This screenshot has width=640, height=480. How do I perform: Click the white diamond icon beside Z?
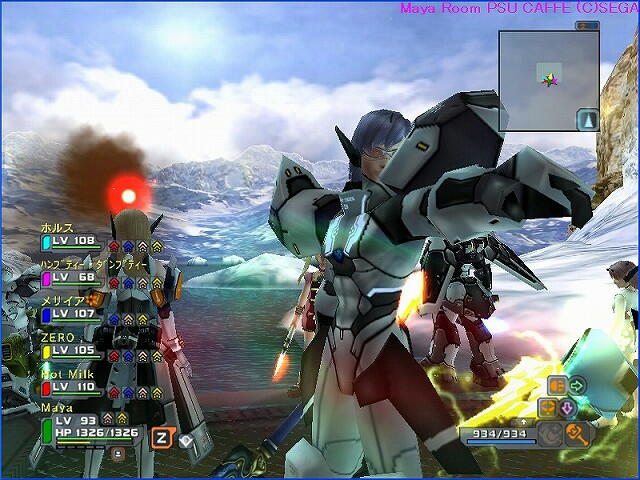[186, 437]
